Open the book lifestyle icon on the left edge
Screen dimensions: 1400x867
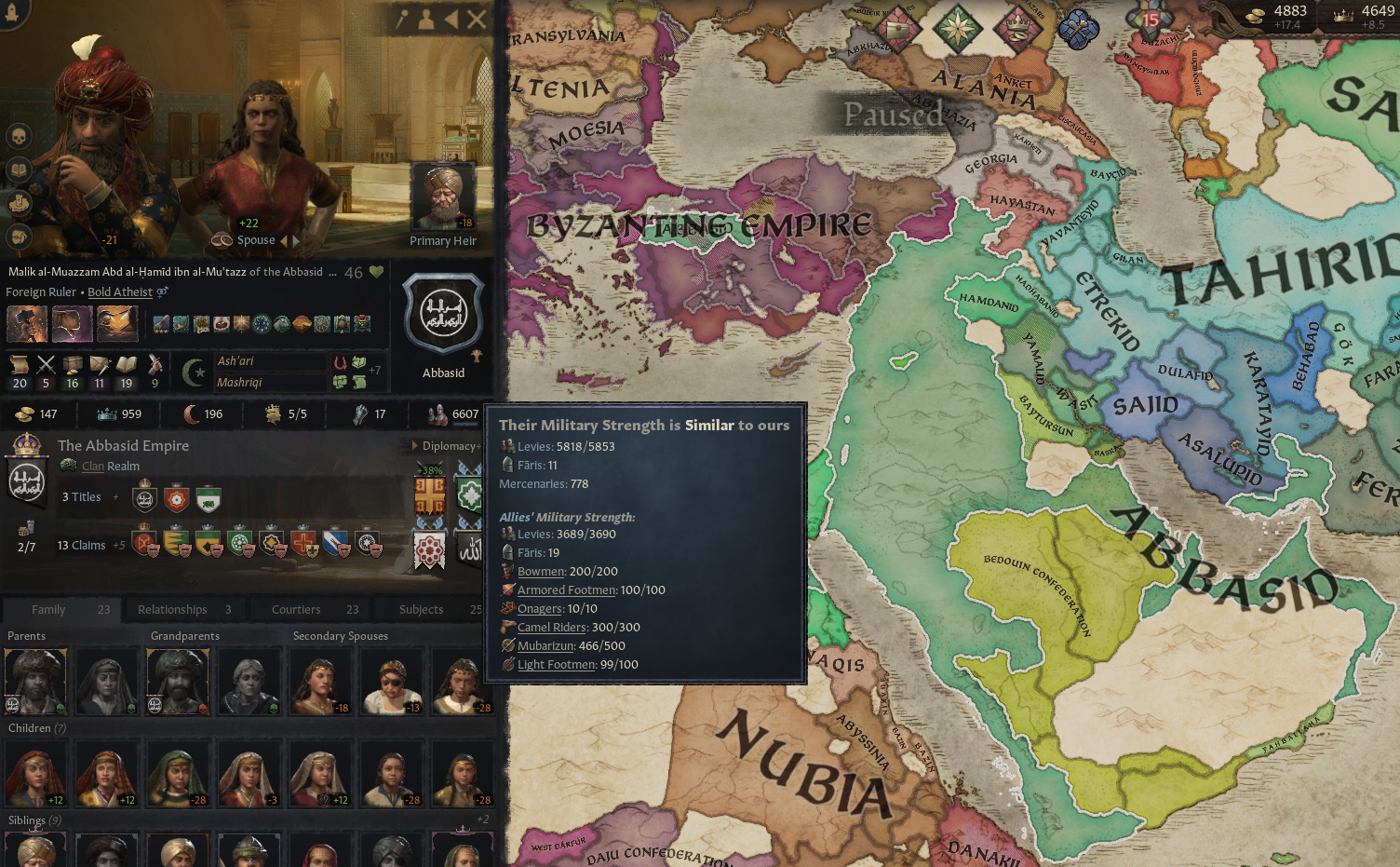tap(20, 170)
